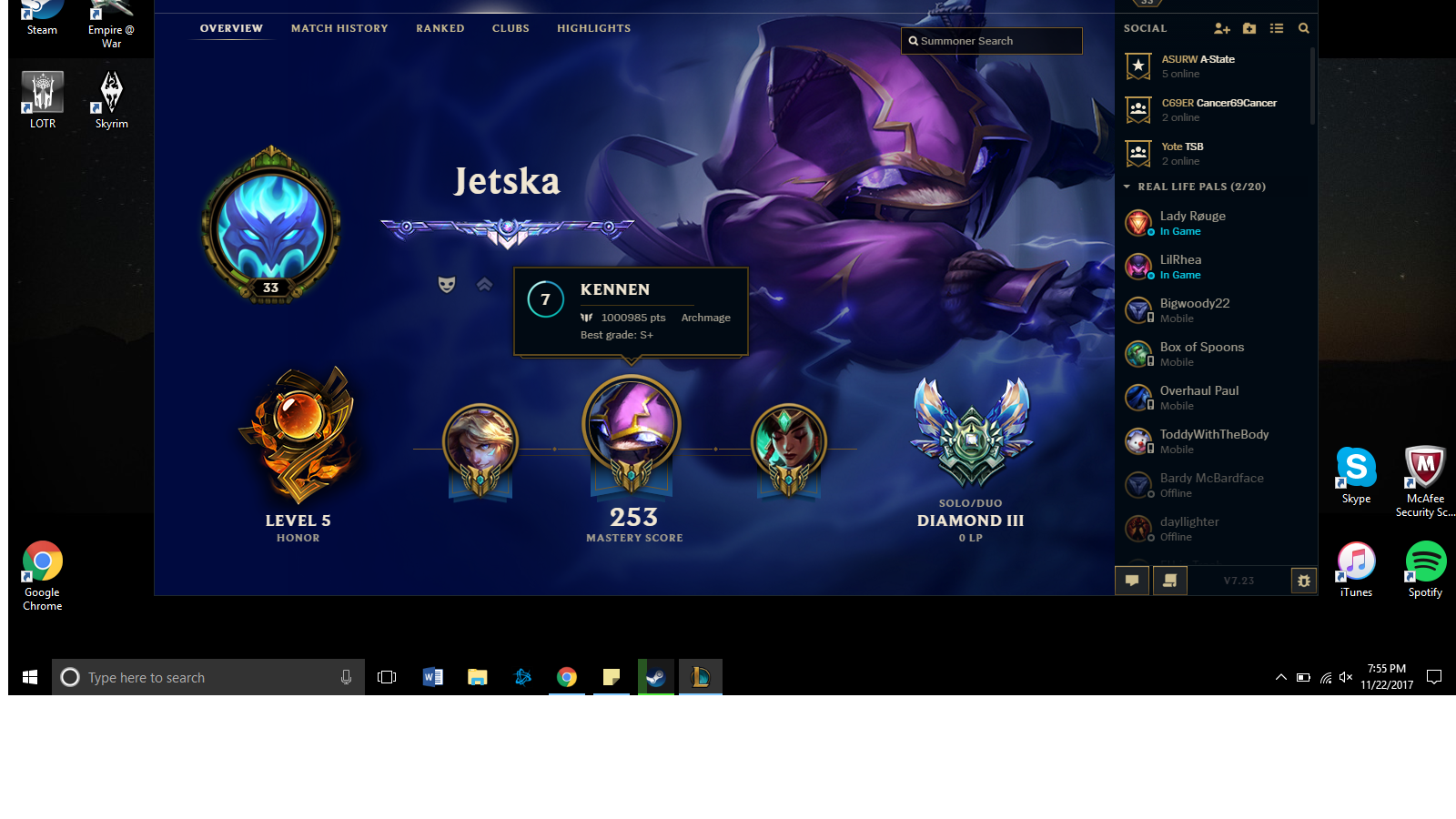Create a new friend group via folder icon
Image resolution: width=1456 pixels, height=819 pixels.
click(1249, 28)
